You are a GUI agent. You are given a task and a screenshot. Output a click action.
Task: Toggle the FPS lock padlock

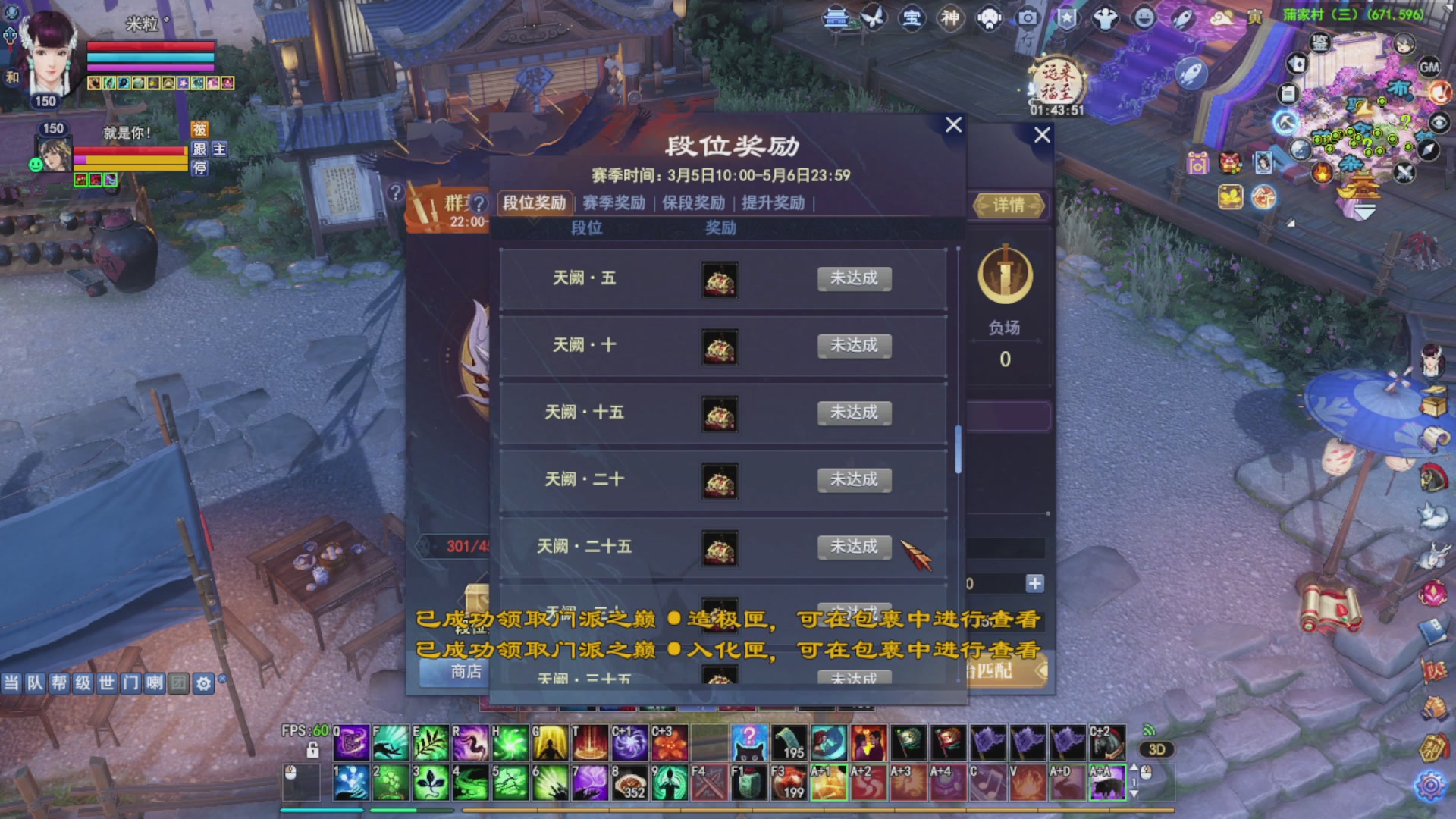[x=312, y=752]
